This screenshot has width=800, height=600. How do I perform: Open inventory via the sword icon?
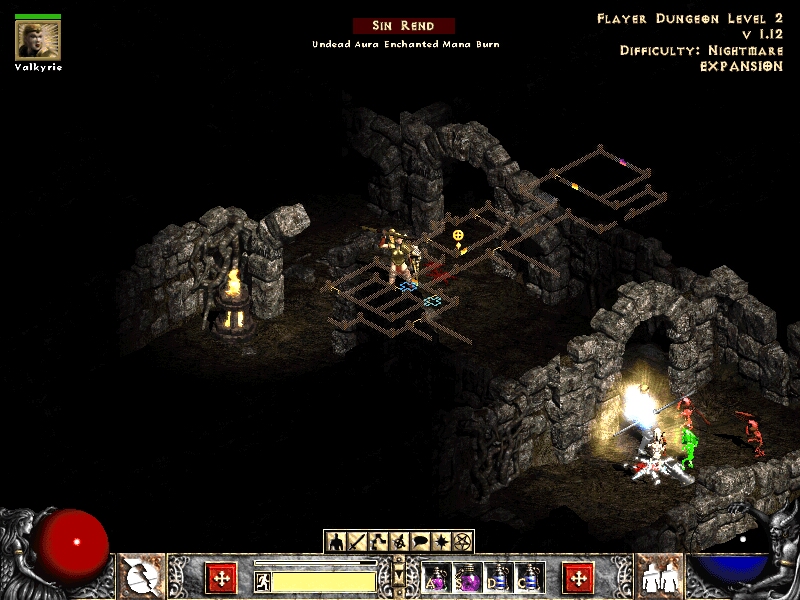click(x=357, y=542)
